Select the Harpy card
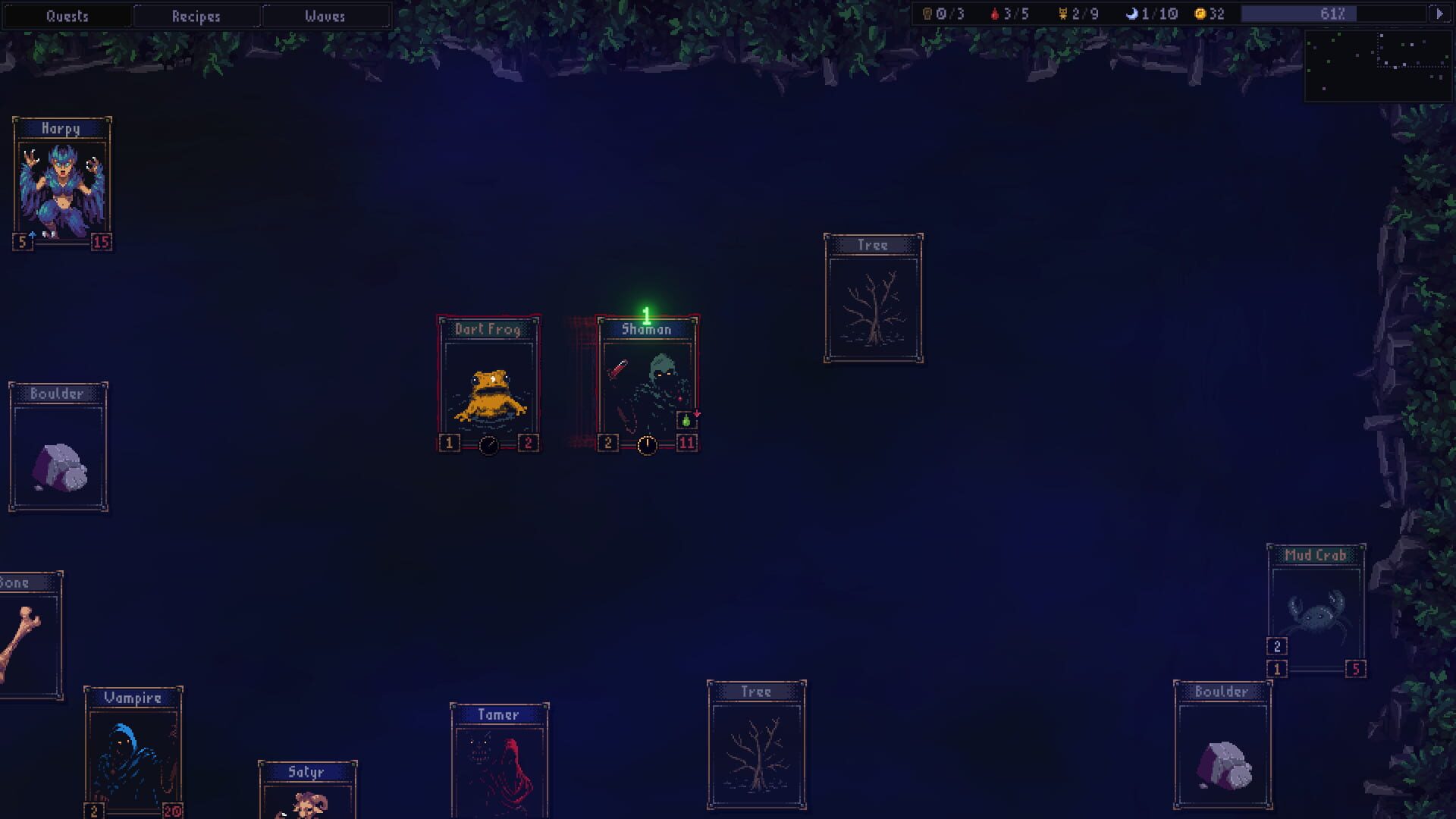The width and height of the screenshot is (1456, 819). pos(63,182)
